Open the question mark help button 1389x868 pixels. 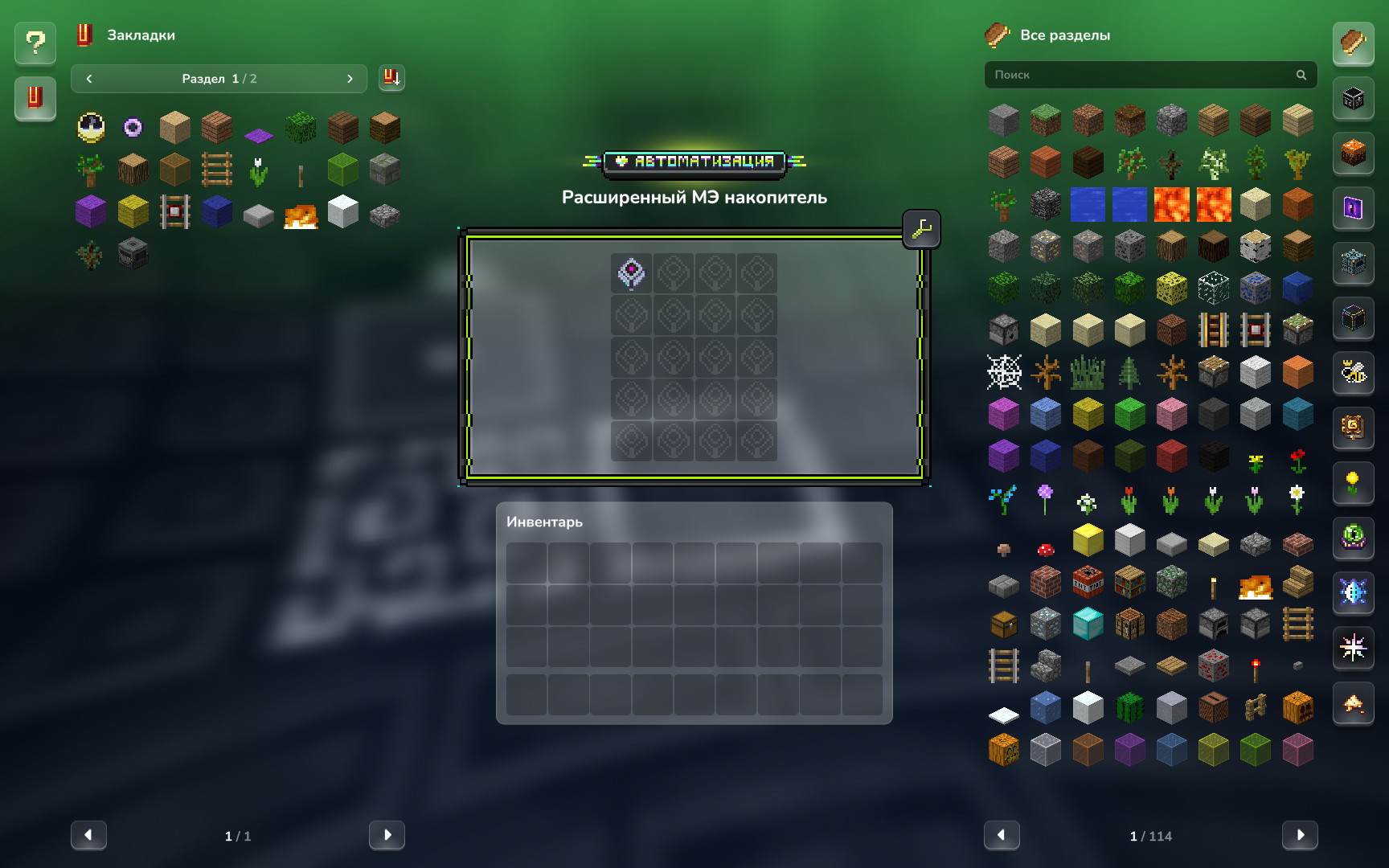(x=35, y=43)
